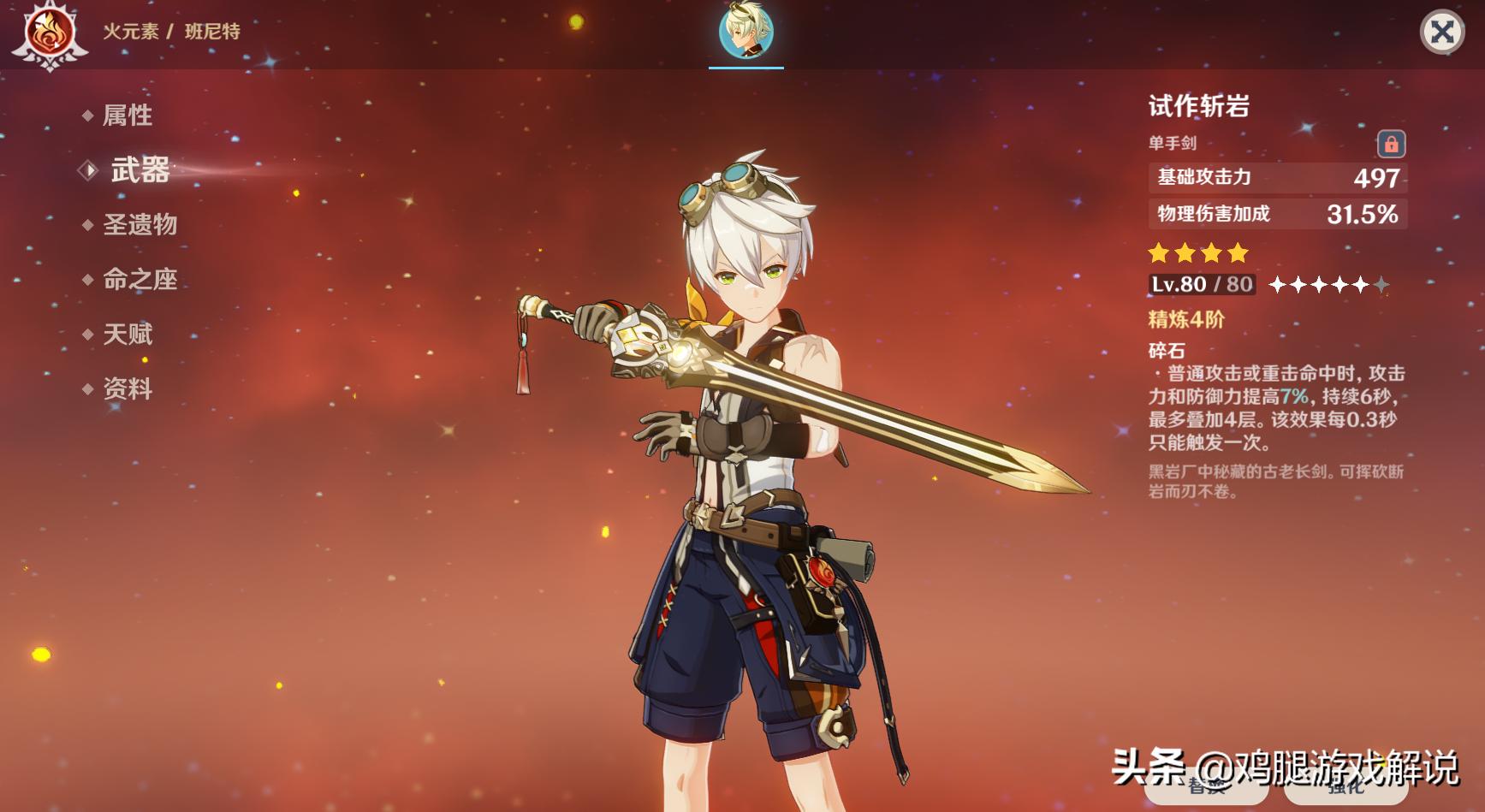
Task: Click the 替换 switch weapon button
Action: point(1206,787)
